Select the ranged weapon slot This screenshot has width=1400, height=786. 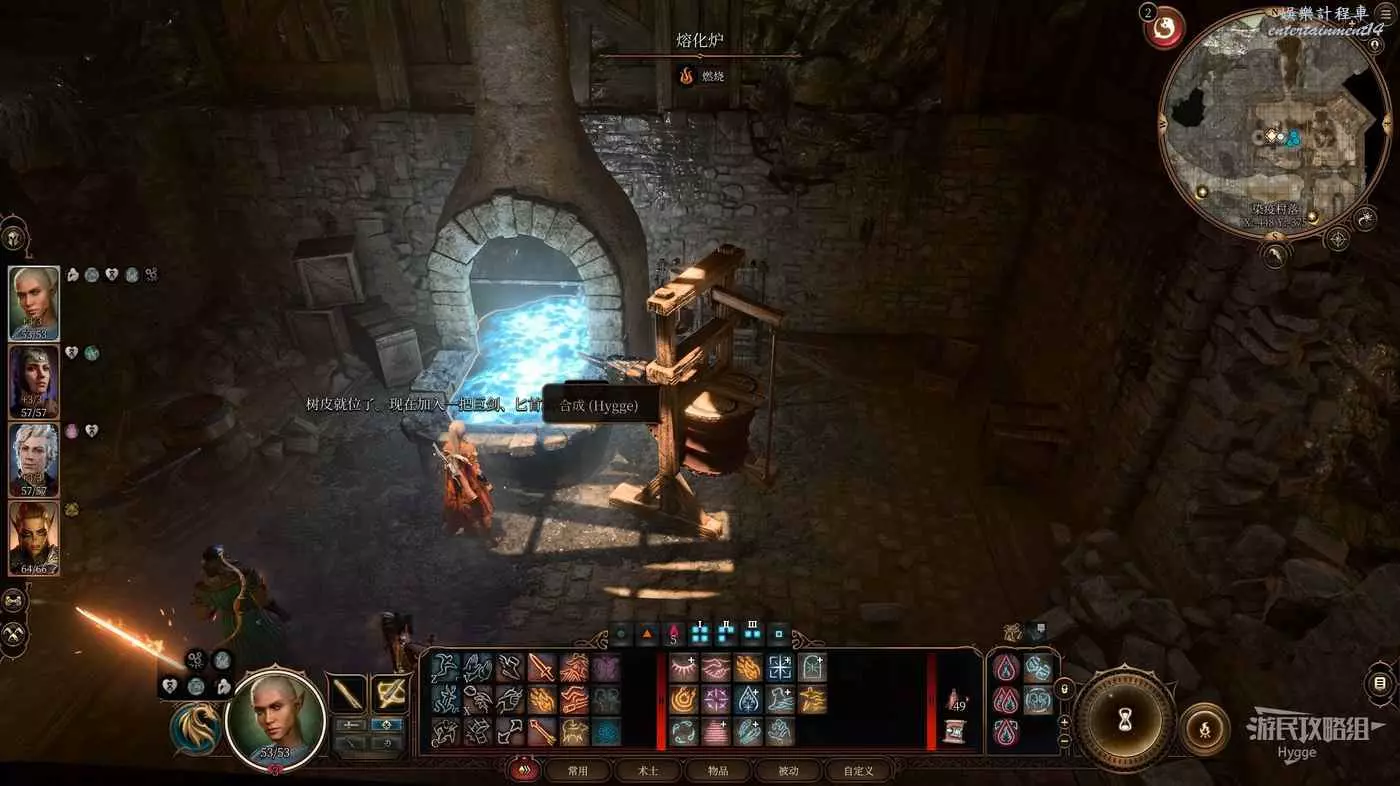389,692
